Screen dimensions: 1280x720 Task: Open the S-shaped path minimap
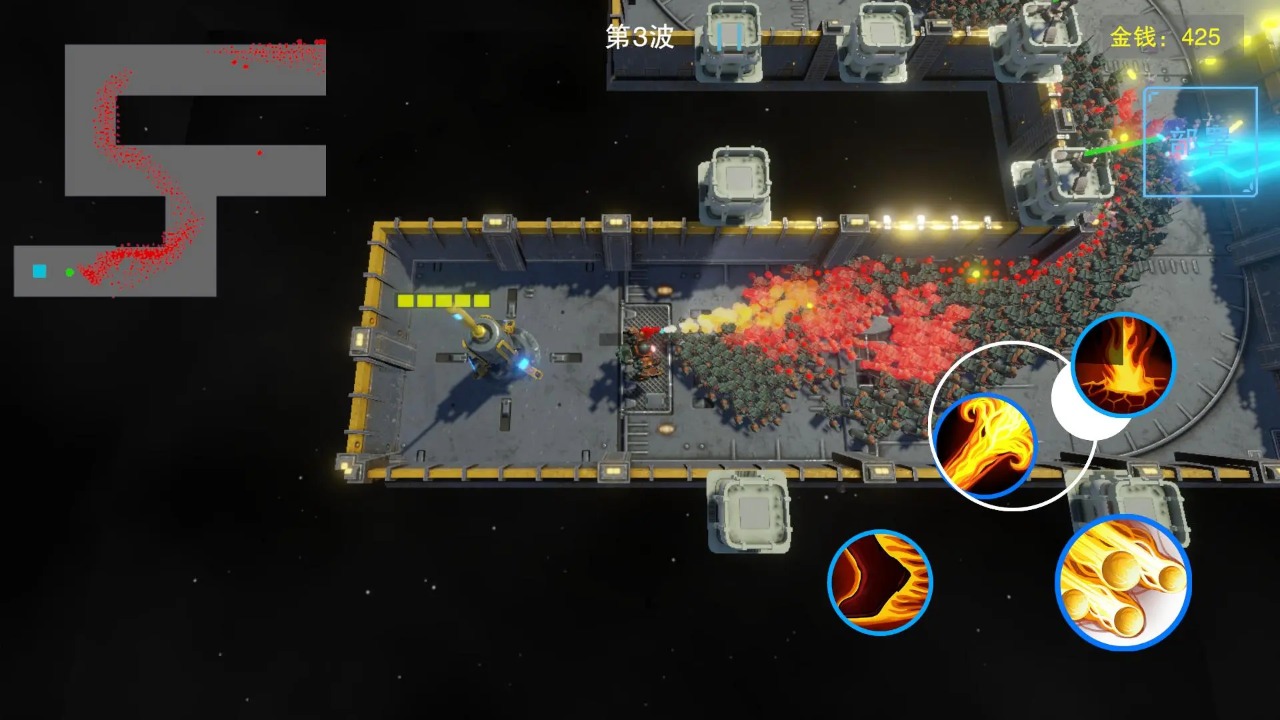tap(170, 170)
